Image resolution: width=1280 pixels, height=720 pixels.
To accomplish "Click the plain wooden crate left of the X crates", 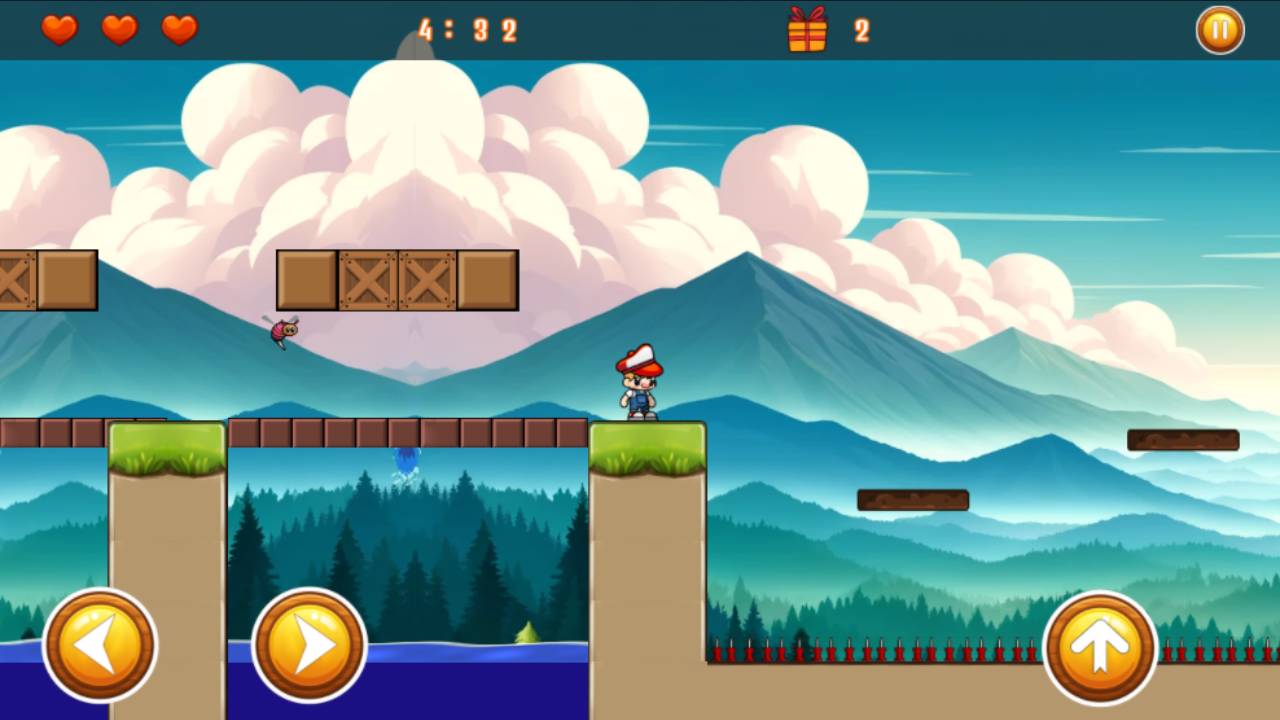I will click(309, 279).
